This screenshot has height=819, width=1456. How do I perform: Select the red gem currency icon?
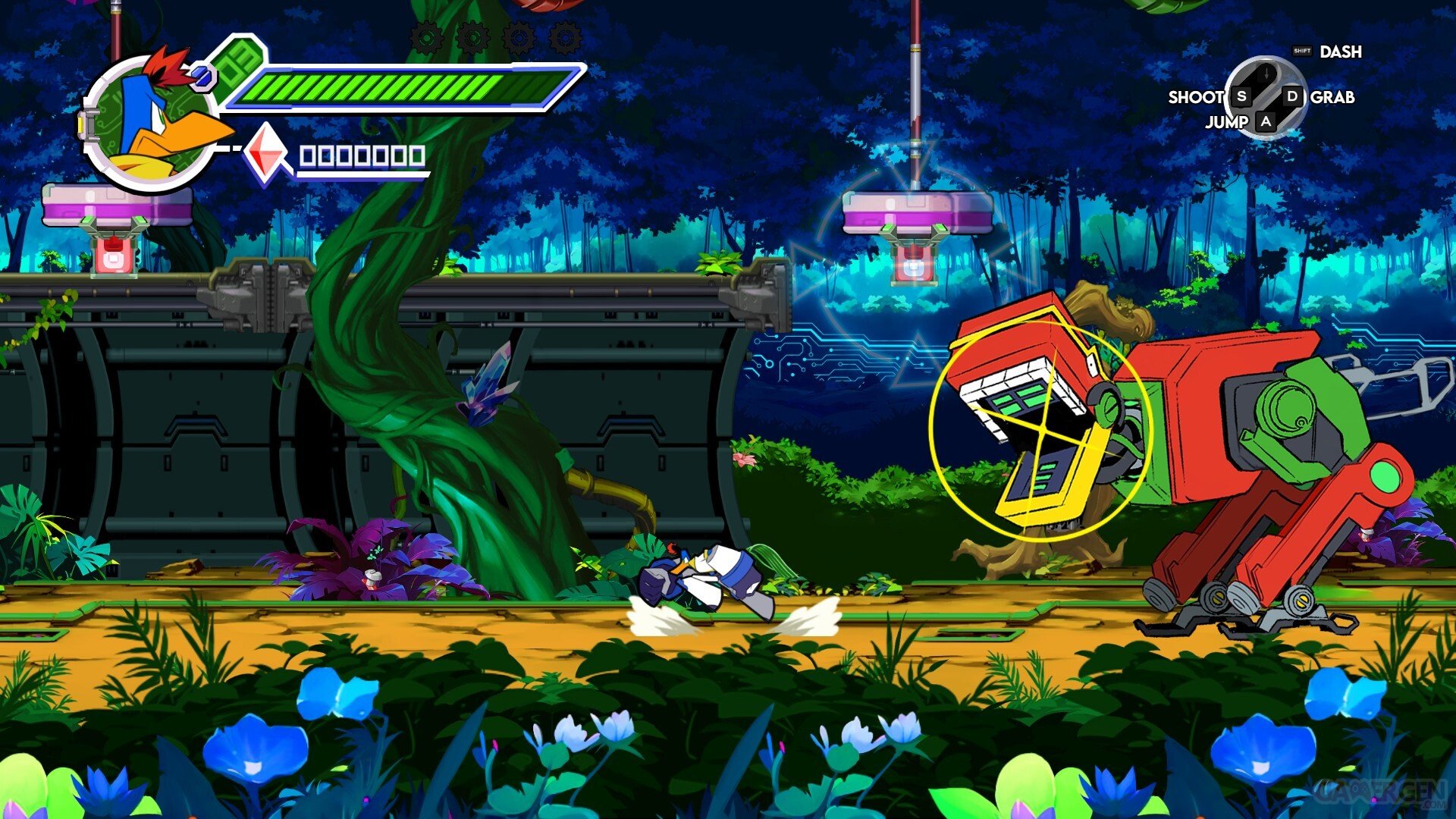pyautogui.click(x=266, y=152)
